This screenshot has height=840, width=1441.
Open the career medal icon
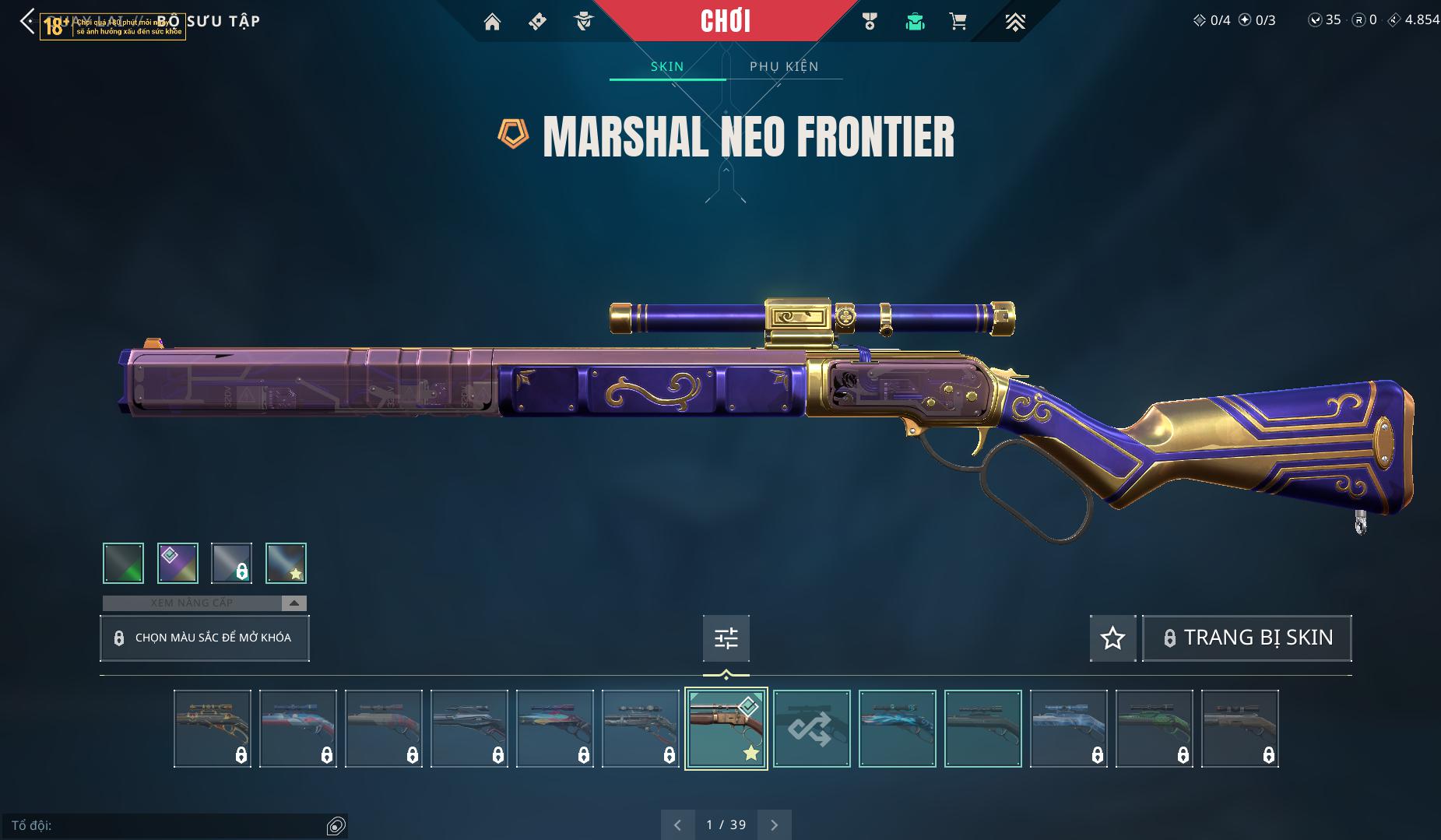click(x=870, y=22)
